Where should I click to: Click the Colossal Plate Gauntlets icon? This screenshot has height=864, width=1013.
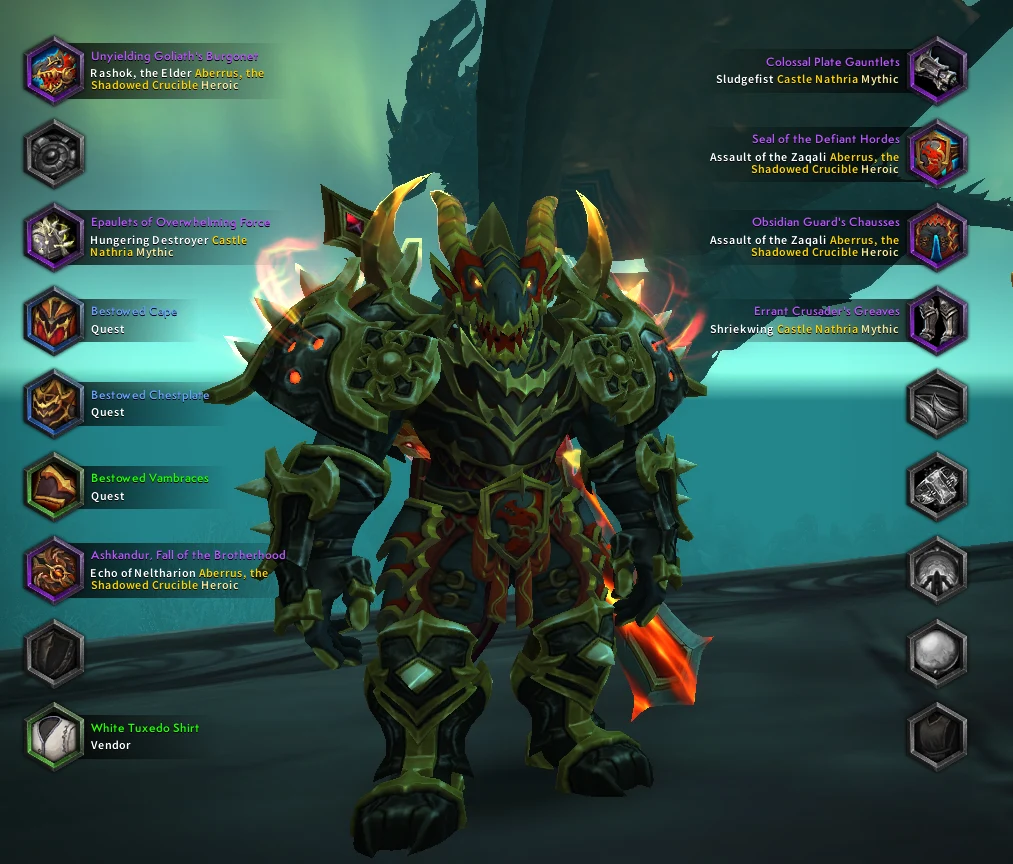[x=937, y=70]
